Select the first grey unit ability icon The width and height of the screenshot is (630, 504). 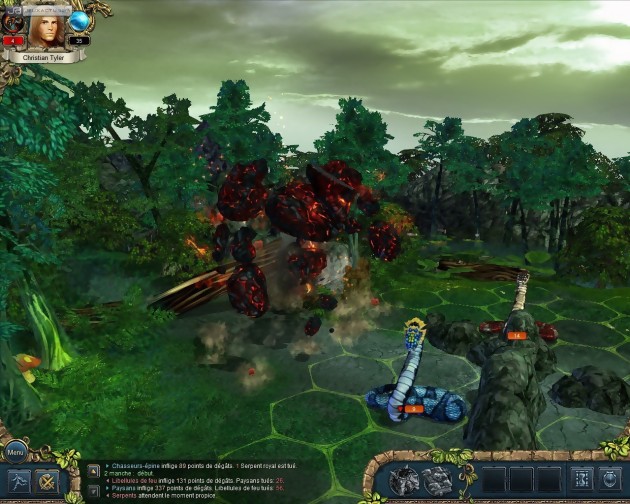coord(405,481)
